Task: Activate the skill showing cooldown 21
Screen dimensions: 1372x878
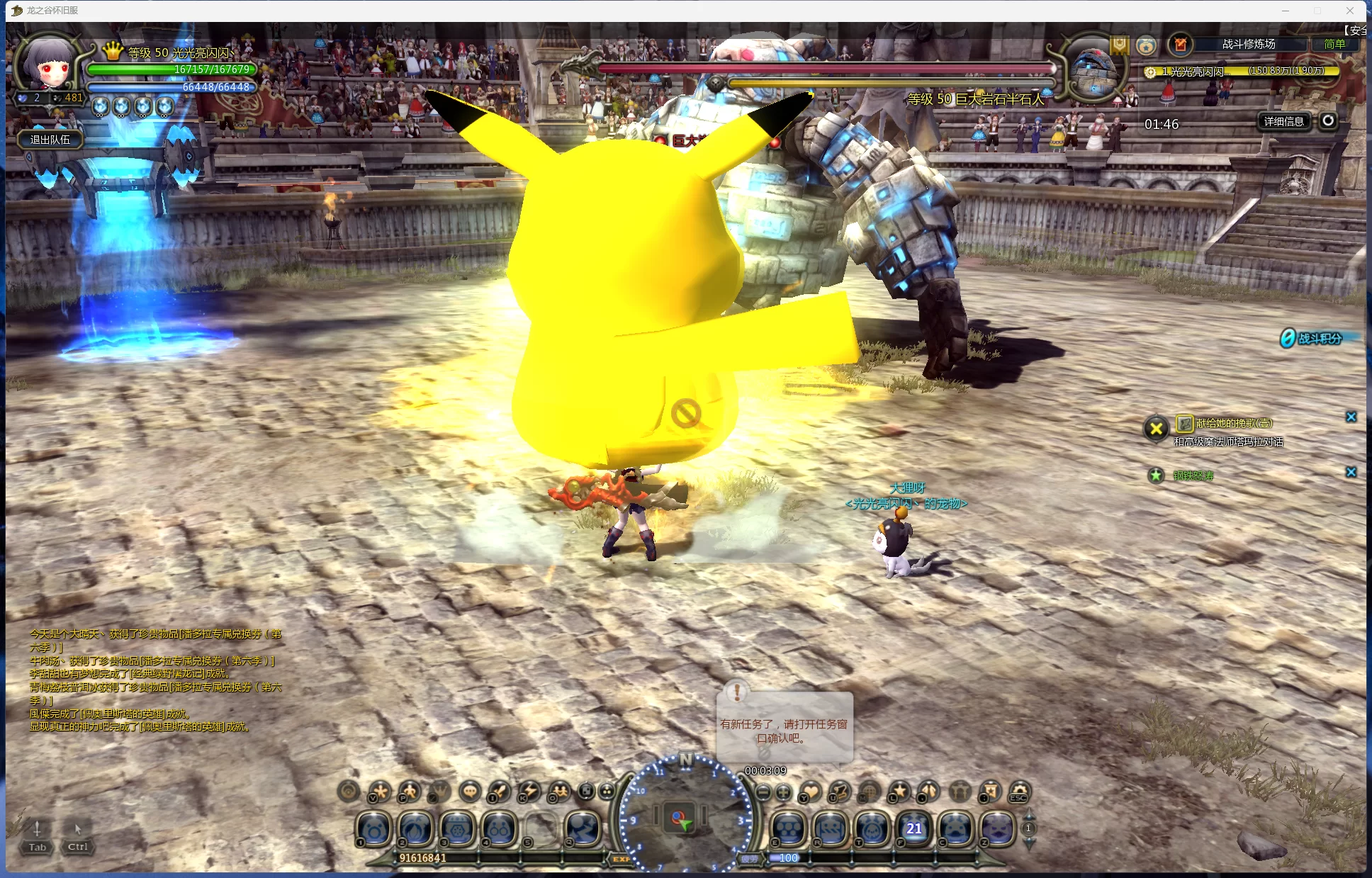Action: click(x=914, y=828)
